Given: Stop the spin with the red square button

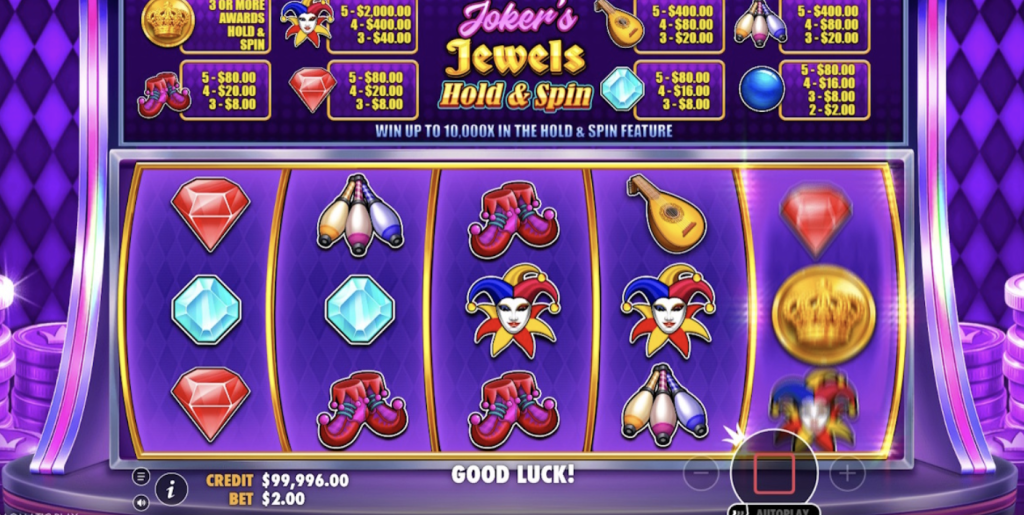Looking at the screenshot, I should click(x=774, y=472).
